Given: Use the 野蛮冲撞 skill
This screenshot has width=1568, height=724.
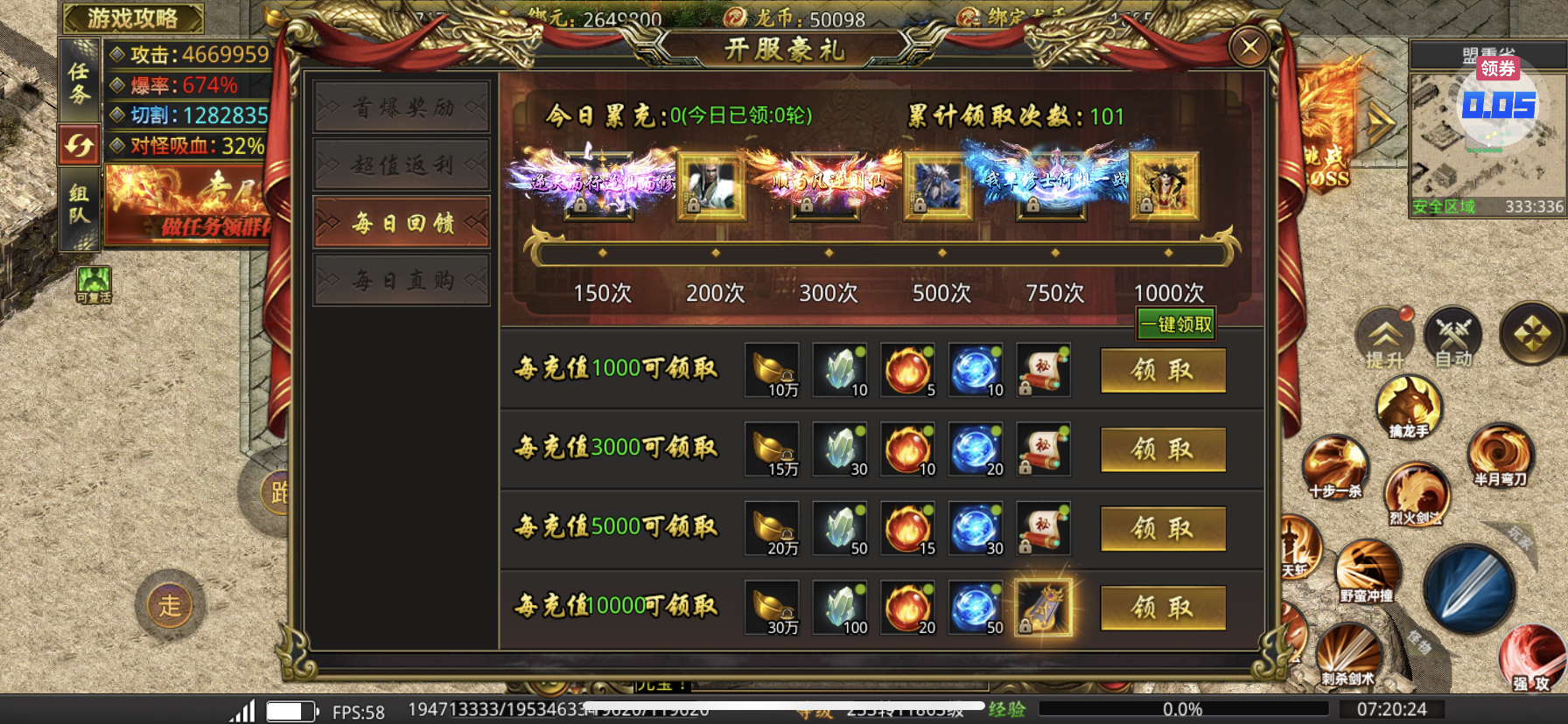Looking at the screenshot, I should (x=1366, y=572).
